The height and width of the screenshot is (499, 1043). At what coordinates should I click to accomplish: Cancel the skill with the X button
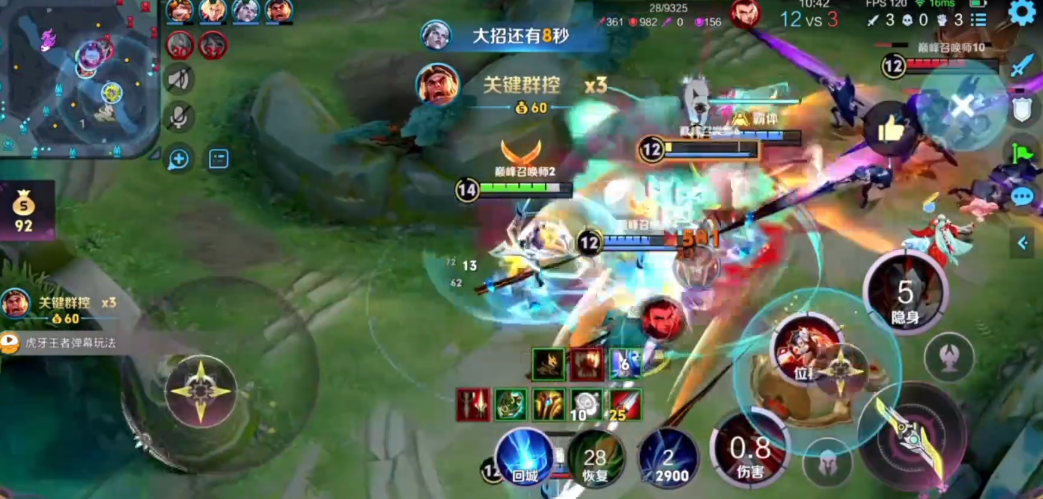point(963,105)
